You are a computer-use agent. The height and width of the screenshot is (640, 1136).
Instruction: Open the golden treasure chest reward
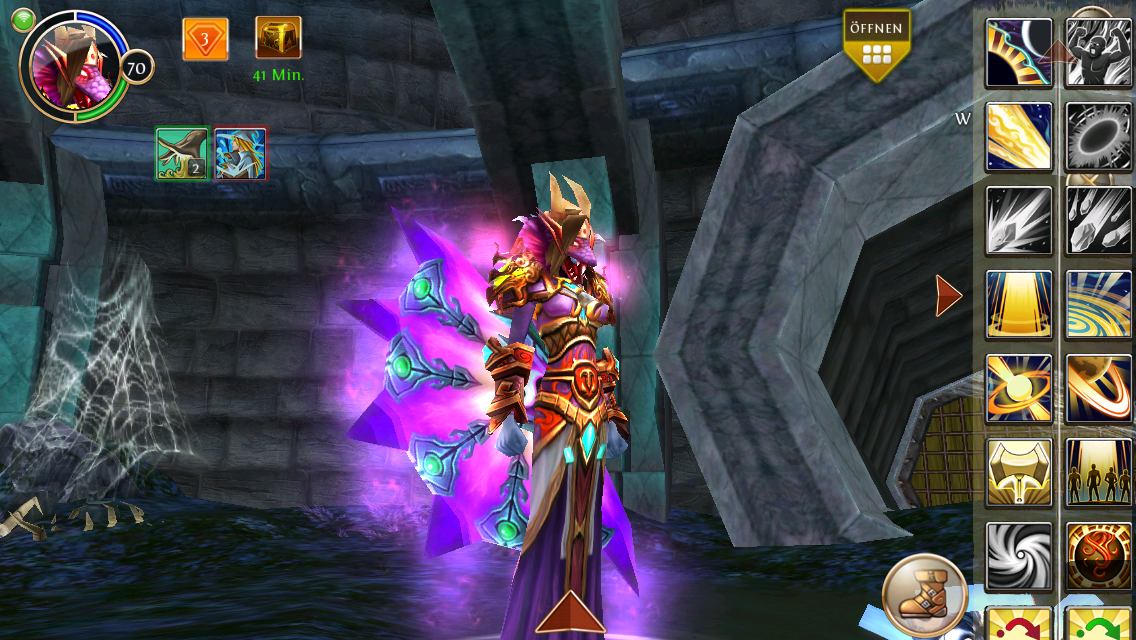coord(278,39)
